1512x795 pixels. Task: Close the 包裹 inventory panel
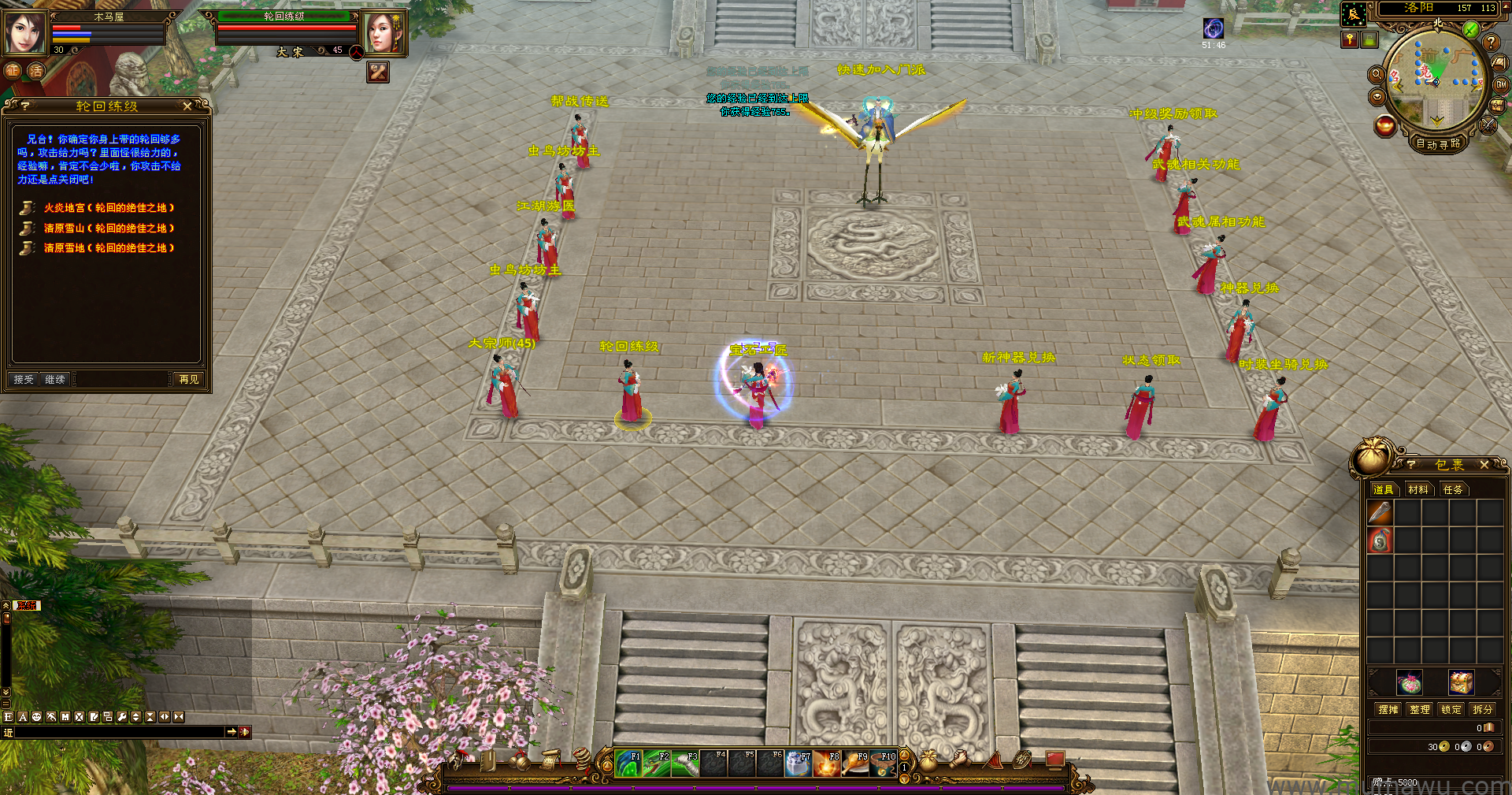pyautogui.click(x=1484, y=466)
